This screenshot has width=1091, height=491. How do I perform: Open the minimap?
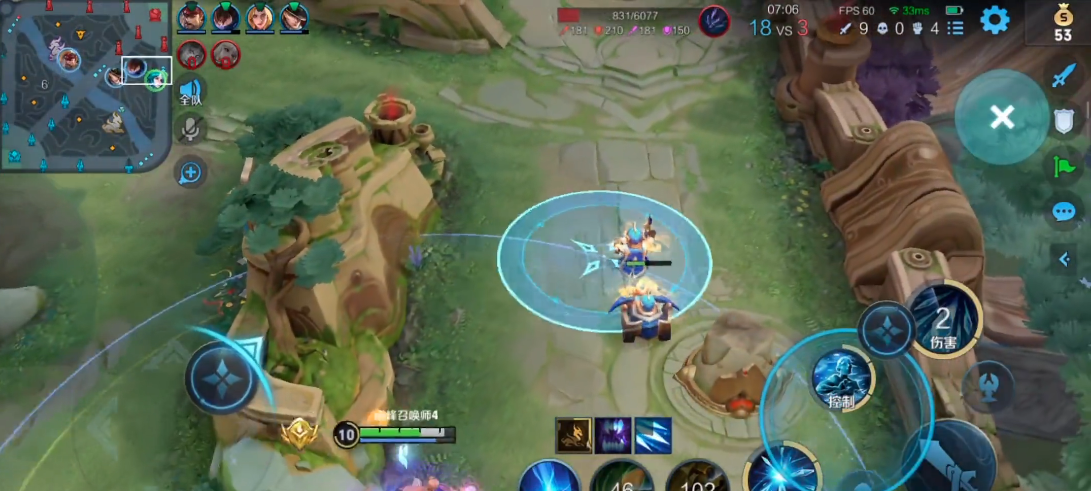click(x=85, y=84)
